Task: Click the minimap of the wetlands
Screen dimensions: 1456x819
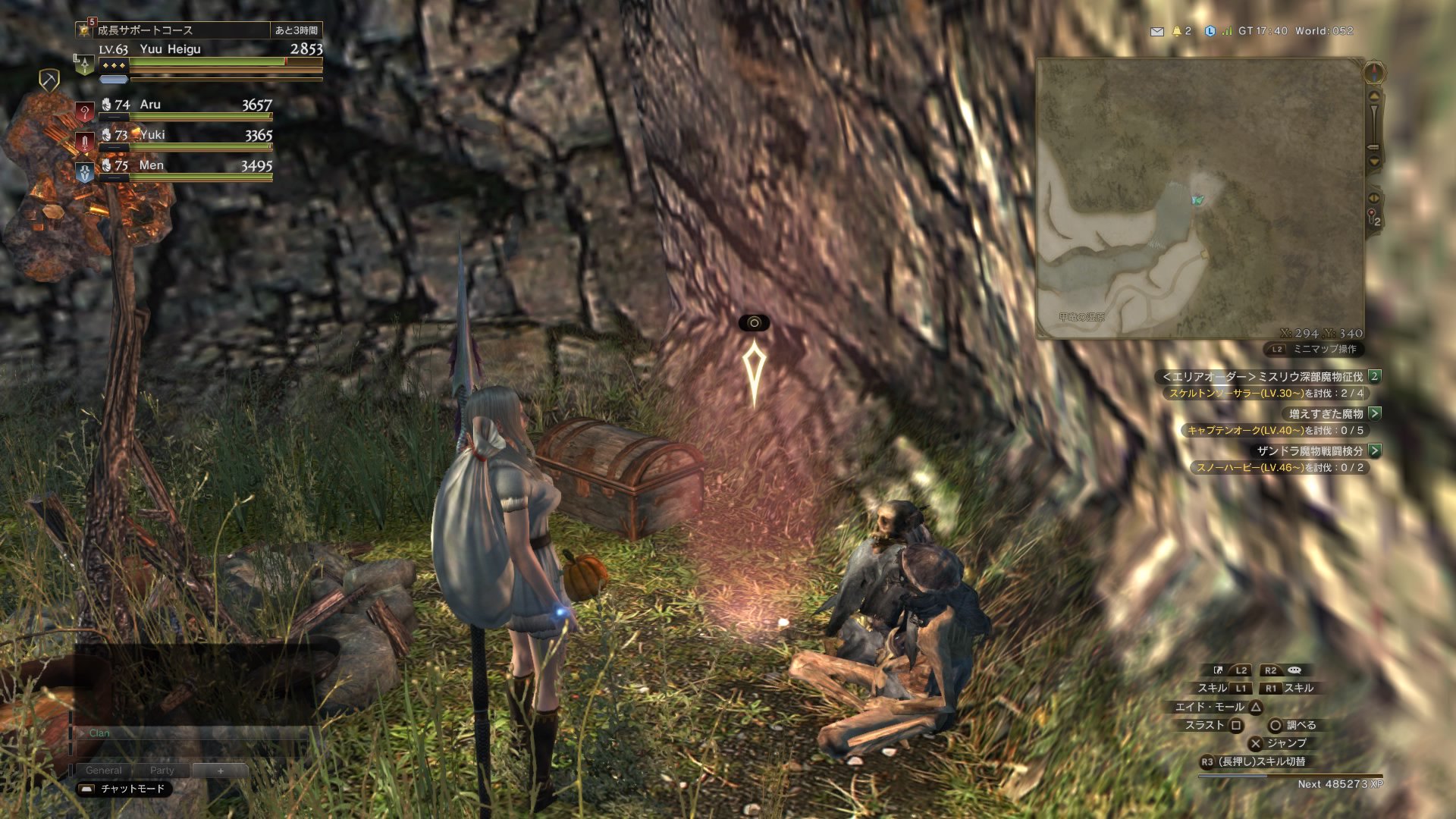Action: (1200, 199)
